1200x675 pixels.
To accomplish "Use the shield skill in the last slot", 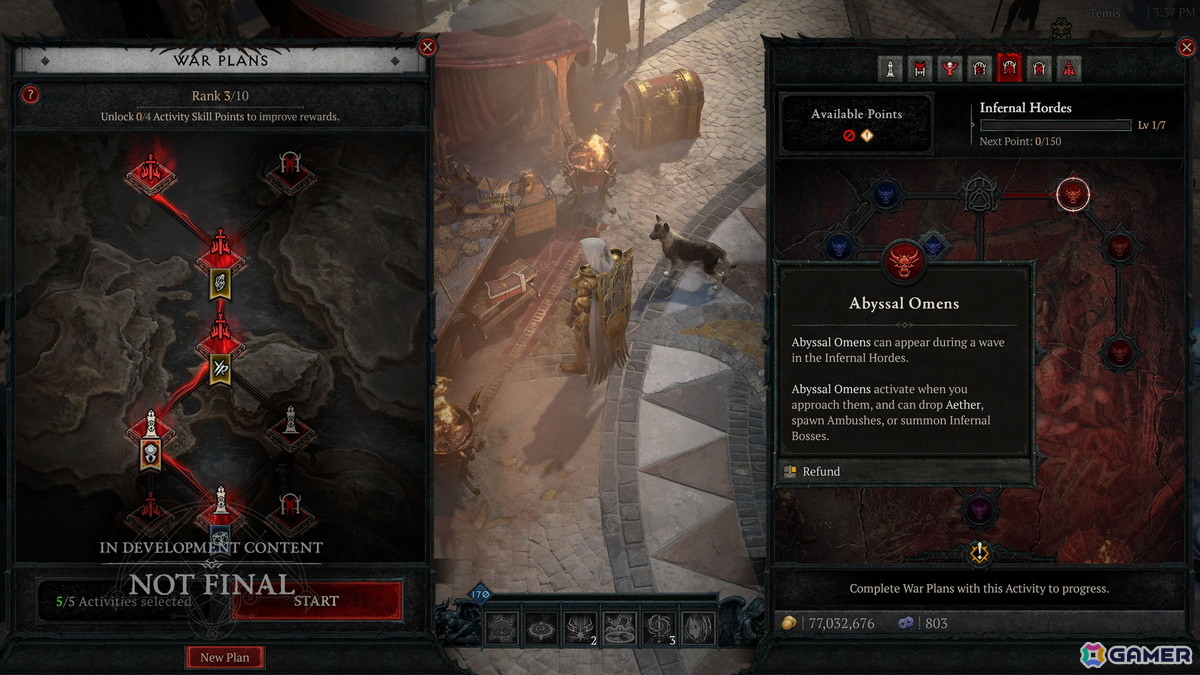I will click(x=698, y=627).
